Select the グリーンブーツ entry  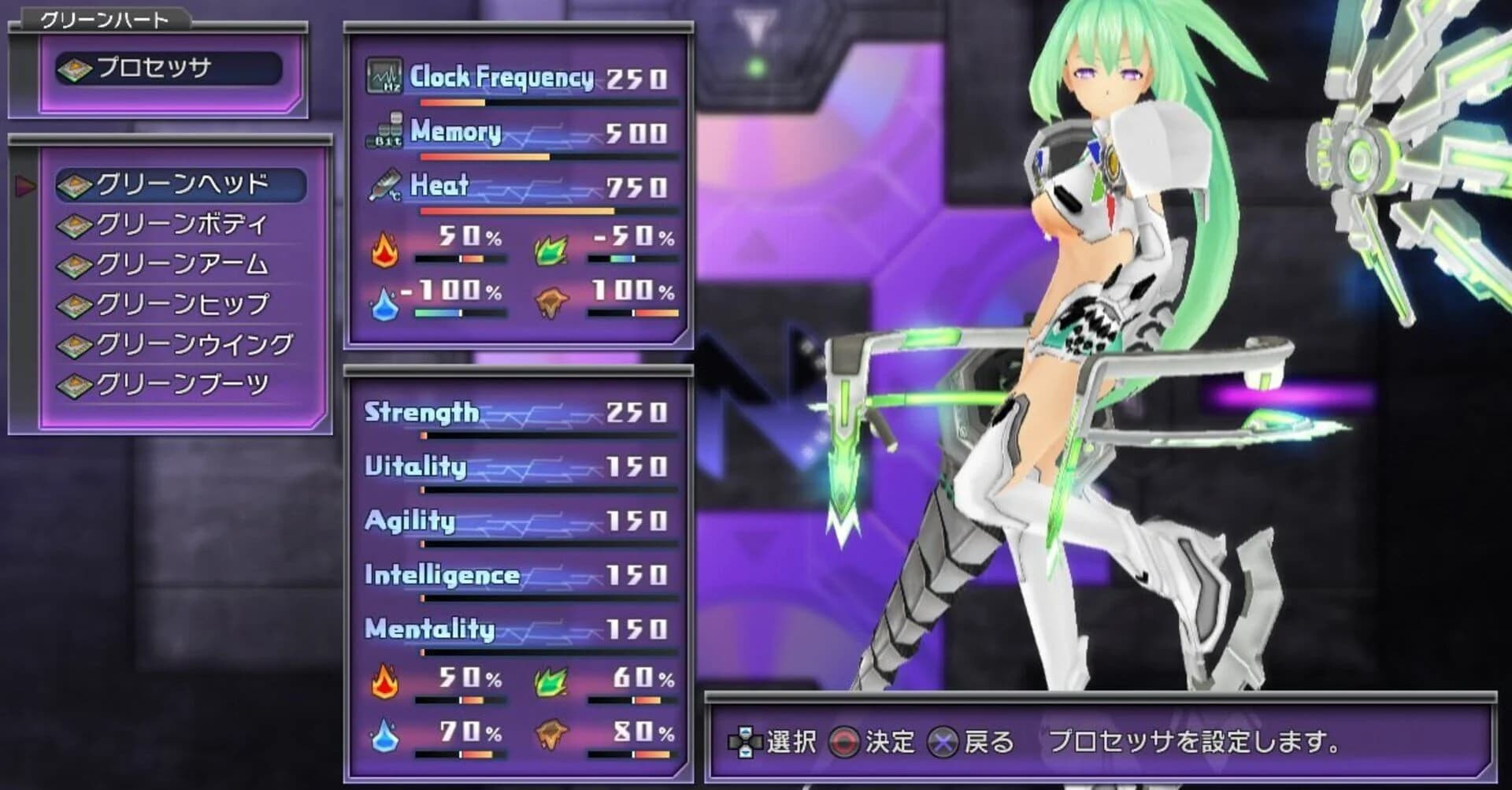click(x=181, y=381)
